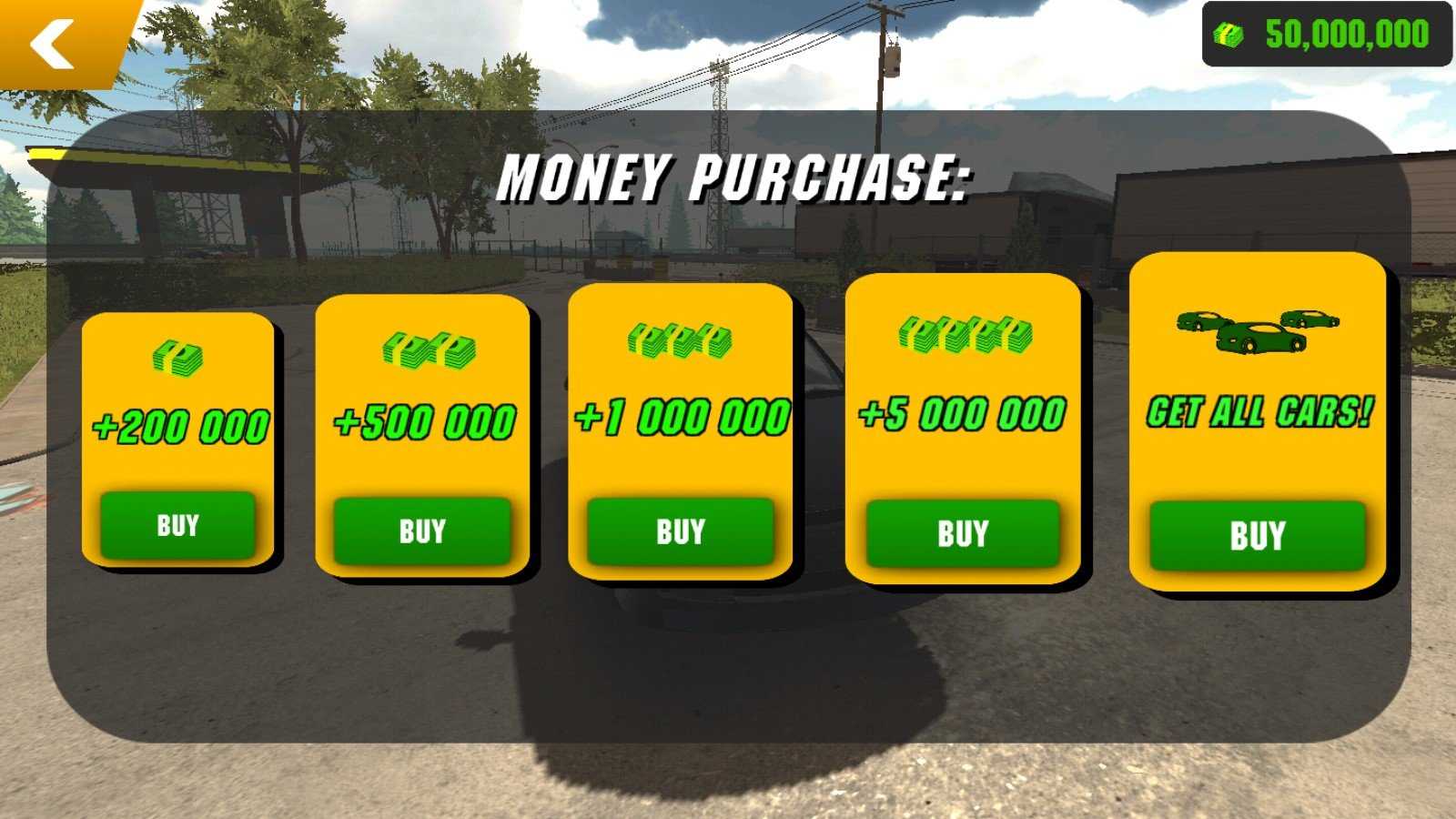Purchase the +1 000 000 cash bundle
1456x819 pixels.
point(681,531)
